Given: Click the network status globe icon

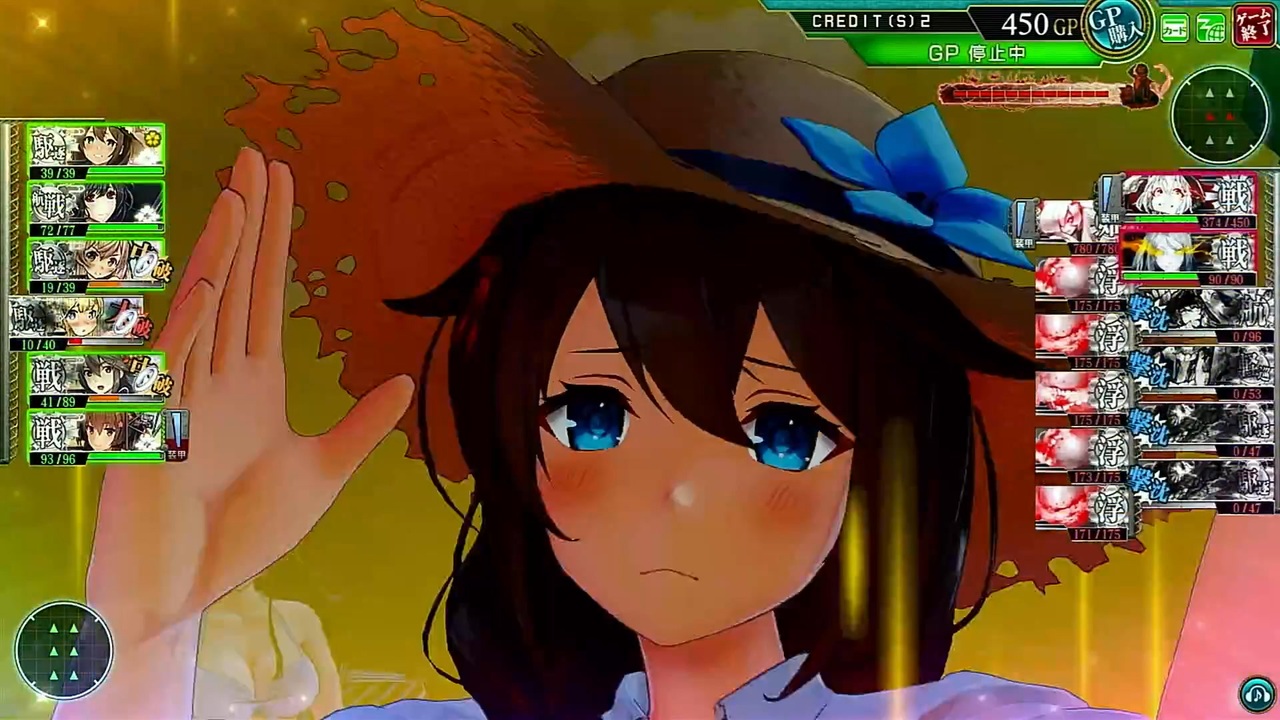Looking at the screenshot, I should [1210, 30].
